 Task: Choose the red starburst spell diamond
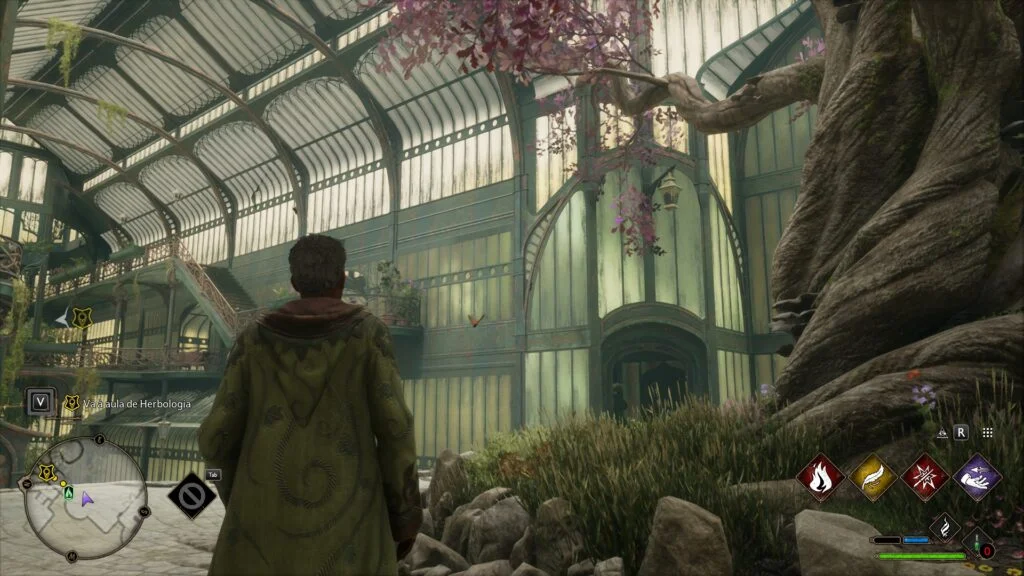(925, 477)
